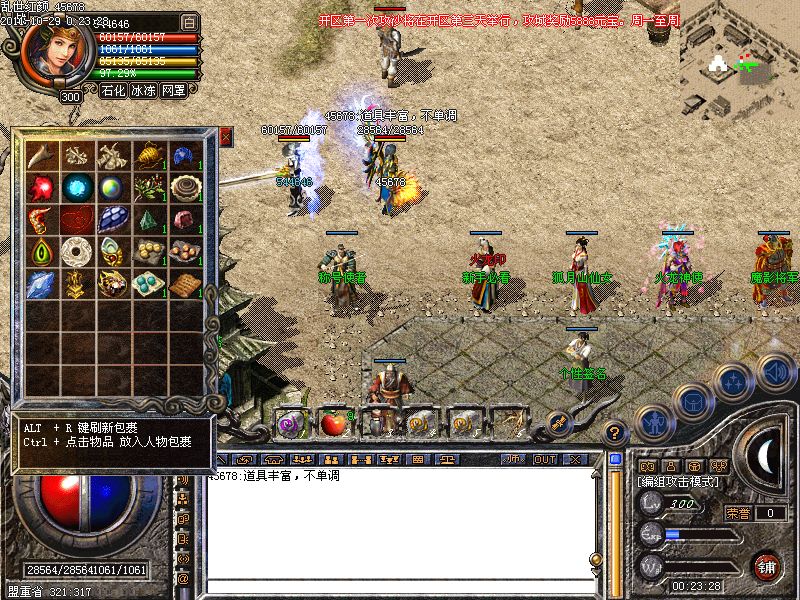Select the blue crystal shard item
This screenshot has width=800, height=600.
tap(41, 285)
